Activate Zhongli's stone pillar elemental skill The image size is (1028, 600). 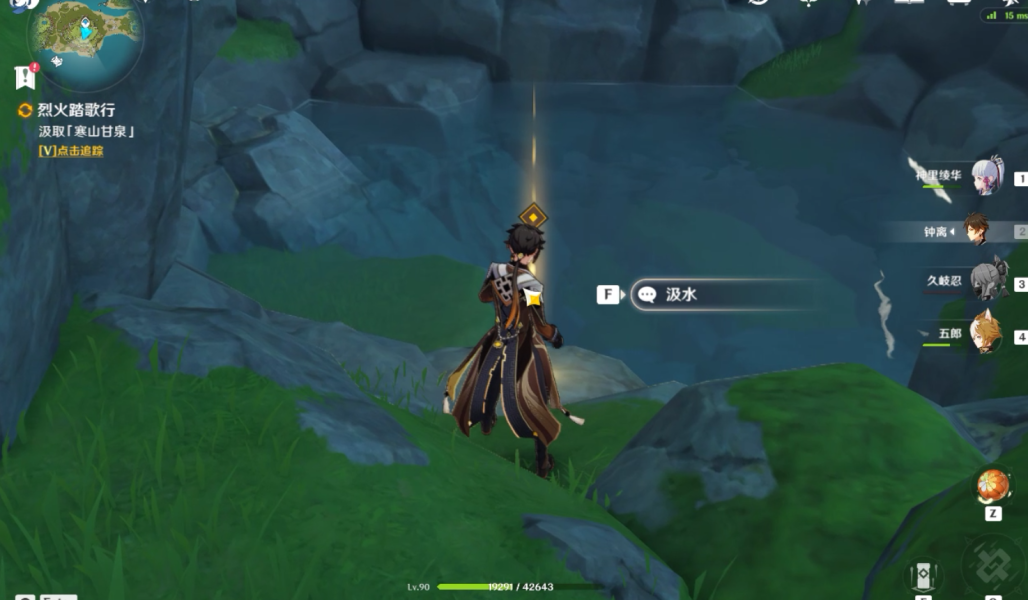[x=922, y=577]
